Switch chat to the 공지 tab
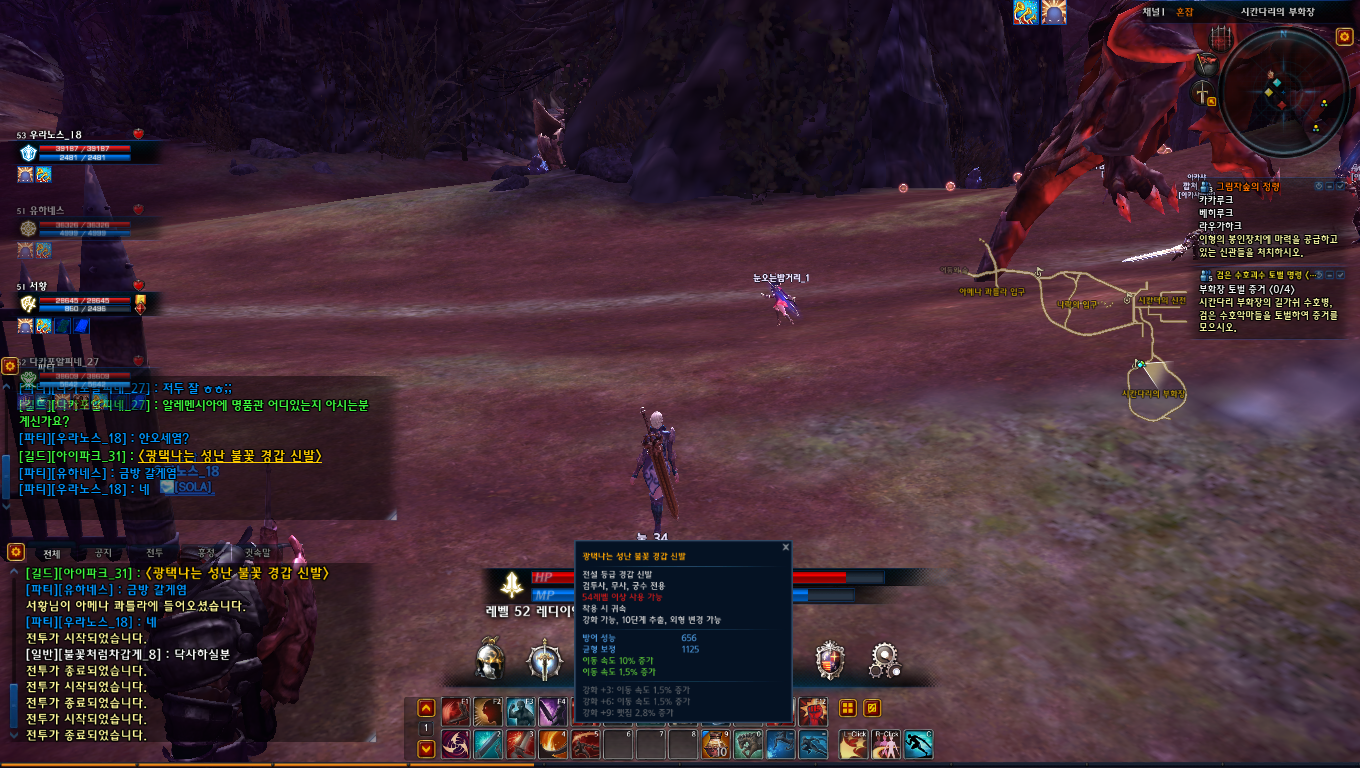Image resolution: width=1360 pixels, height=768 pixels. point(103,553)
